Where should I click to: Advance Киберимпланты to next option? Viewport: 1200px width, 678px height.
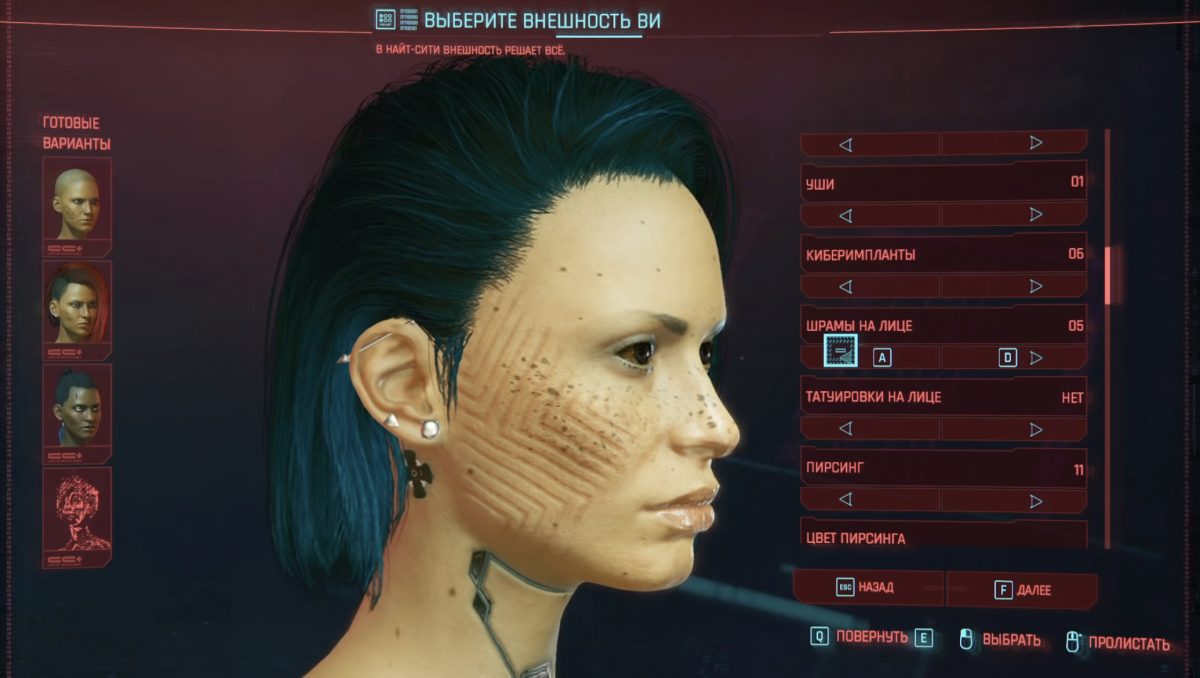[x=1036, y=286]
